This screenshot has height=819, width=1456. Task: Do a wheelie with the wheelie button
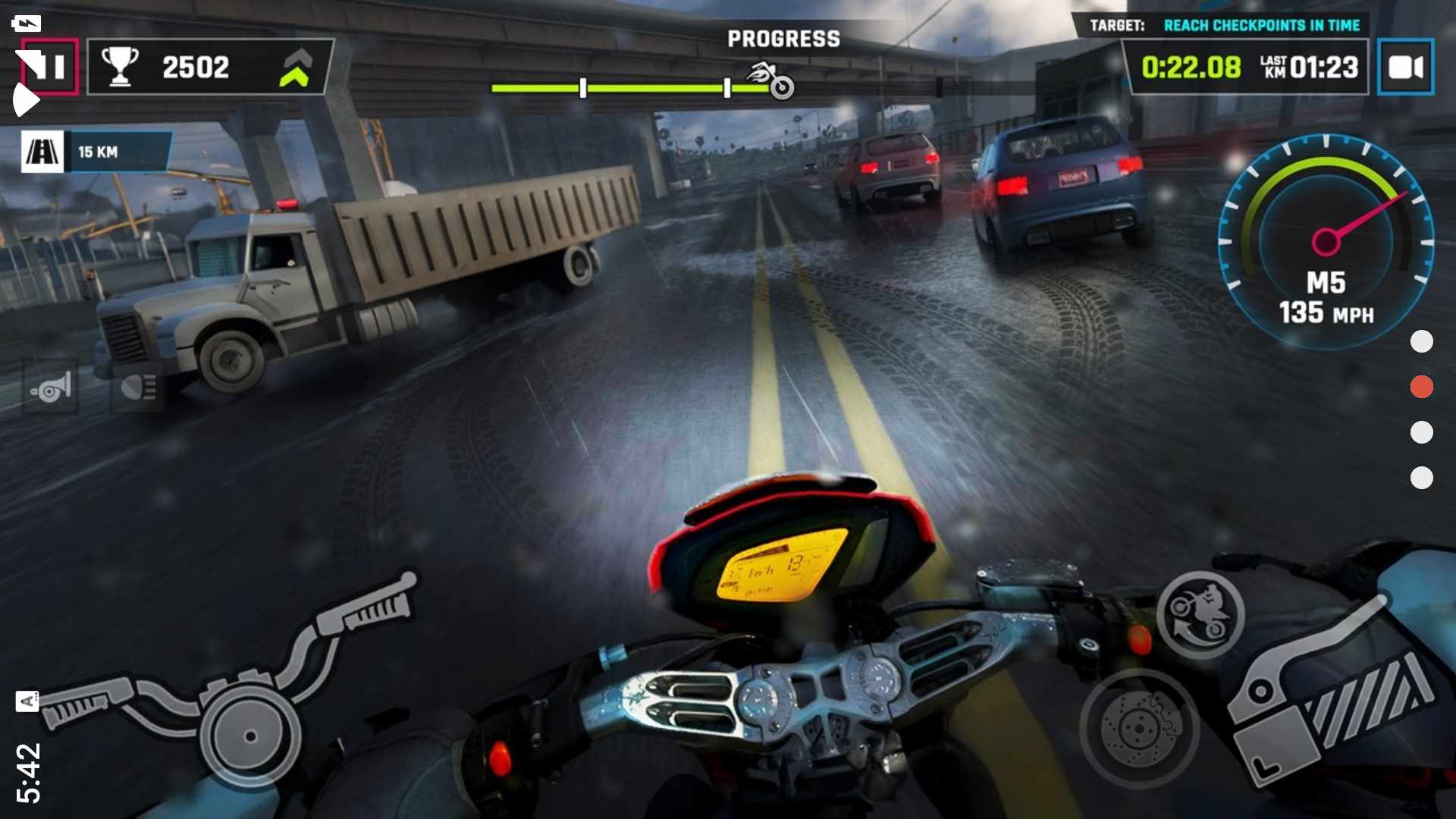pyautogui.click(x=1200, y=615)
